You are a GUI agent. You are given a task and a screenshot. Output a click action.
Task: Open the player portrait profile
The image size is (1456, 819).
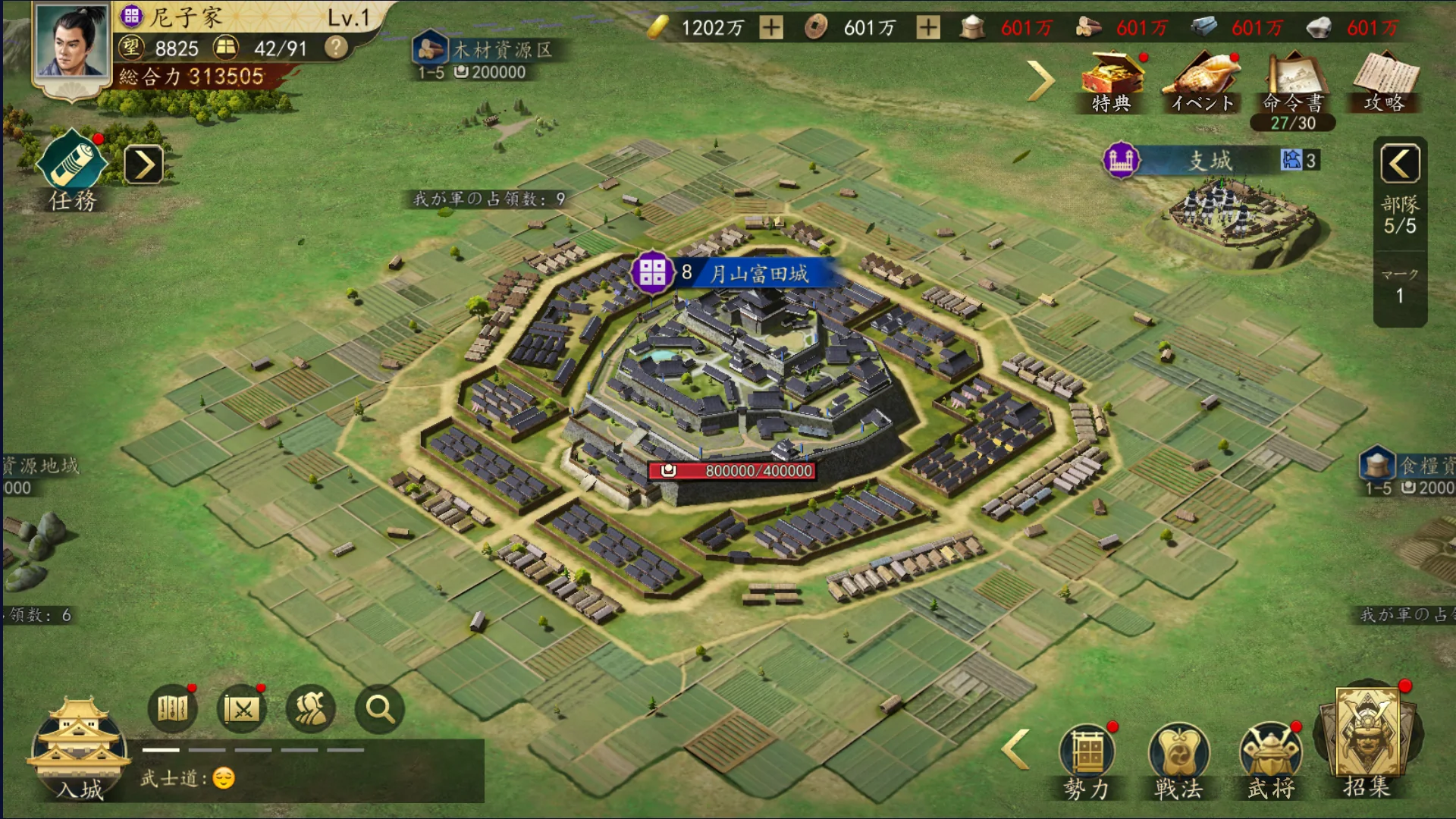click(x=71, y=43)
